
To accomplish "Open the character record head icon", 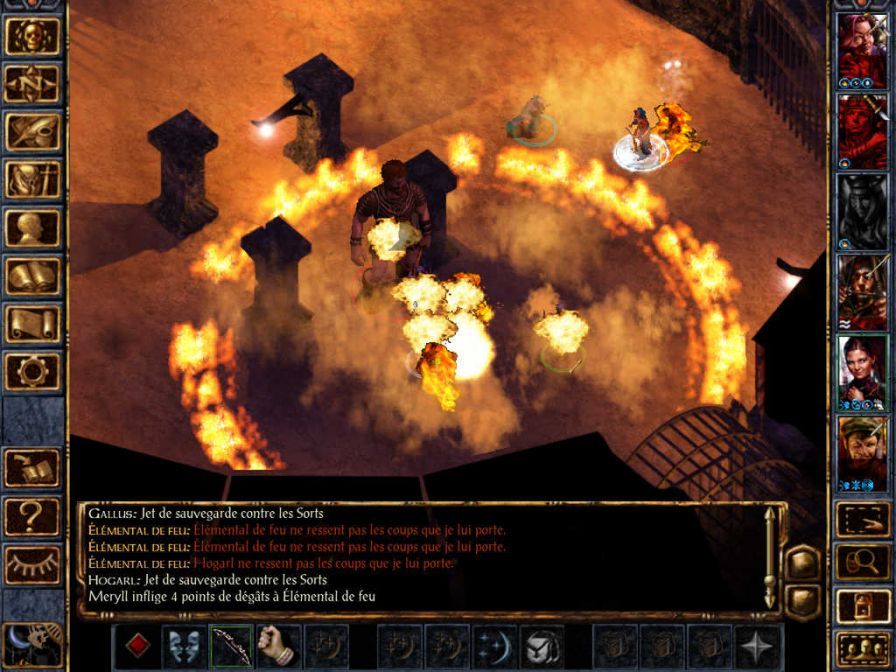I will click(33, 228).
